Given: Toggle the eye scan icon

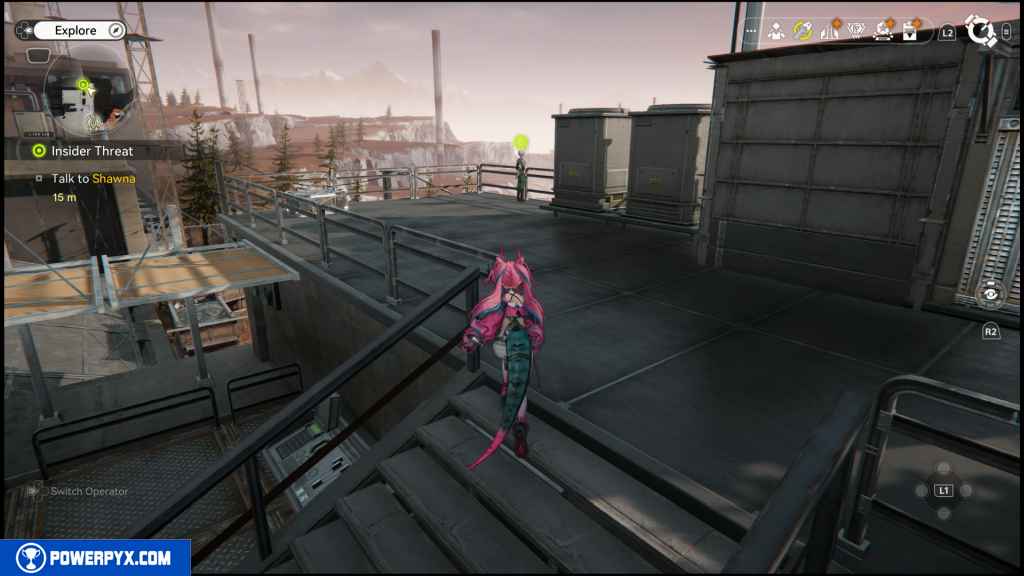Looking at the screenshot, I should [x=991, y=294].
